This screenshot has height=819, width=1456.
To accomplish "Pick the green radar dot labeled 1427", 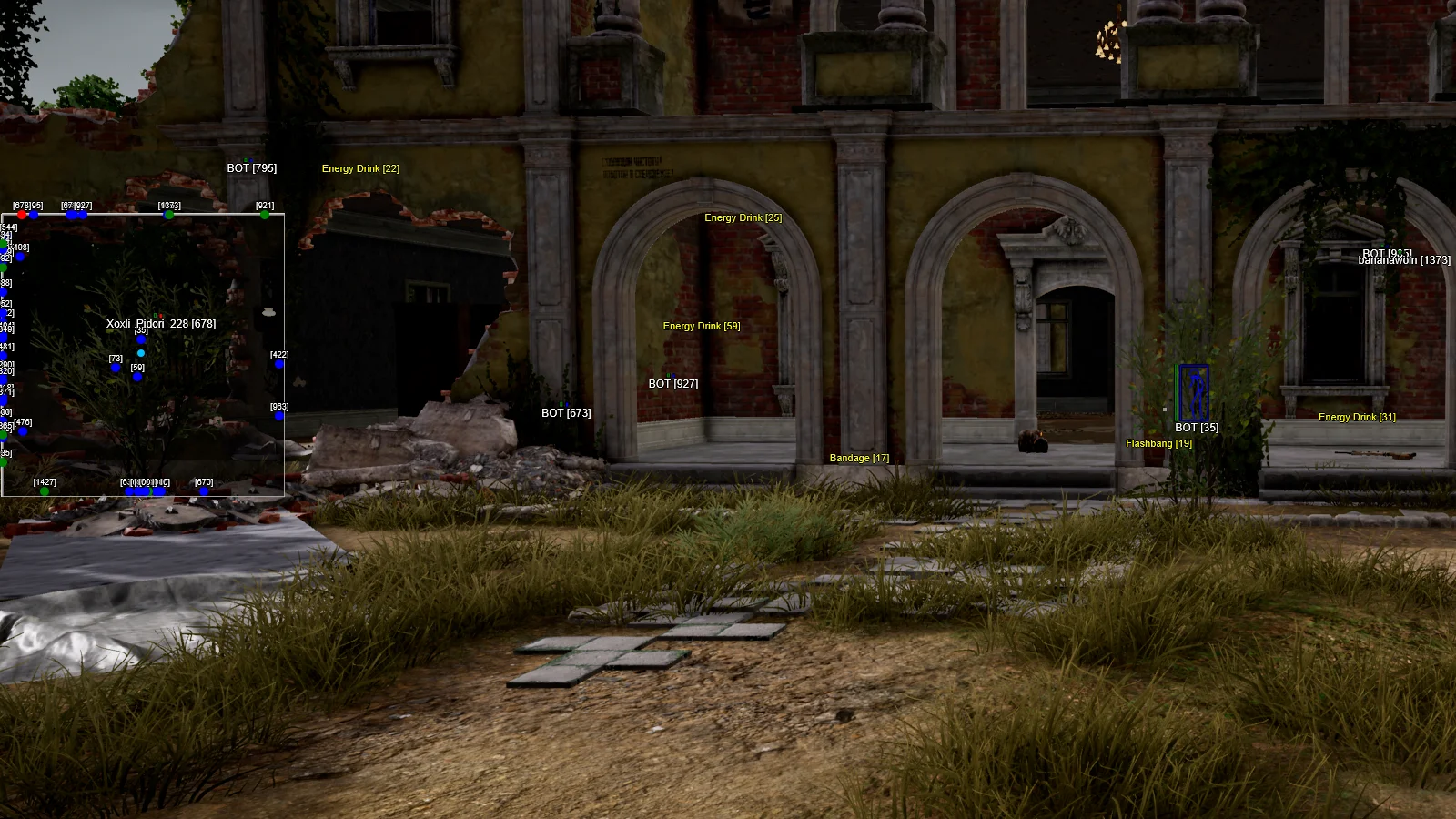I will pos(45,491).
